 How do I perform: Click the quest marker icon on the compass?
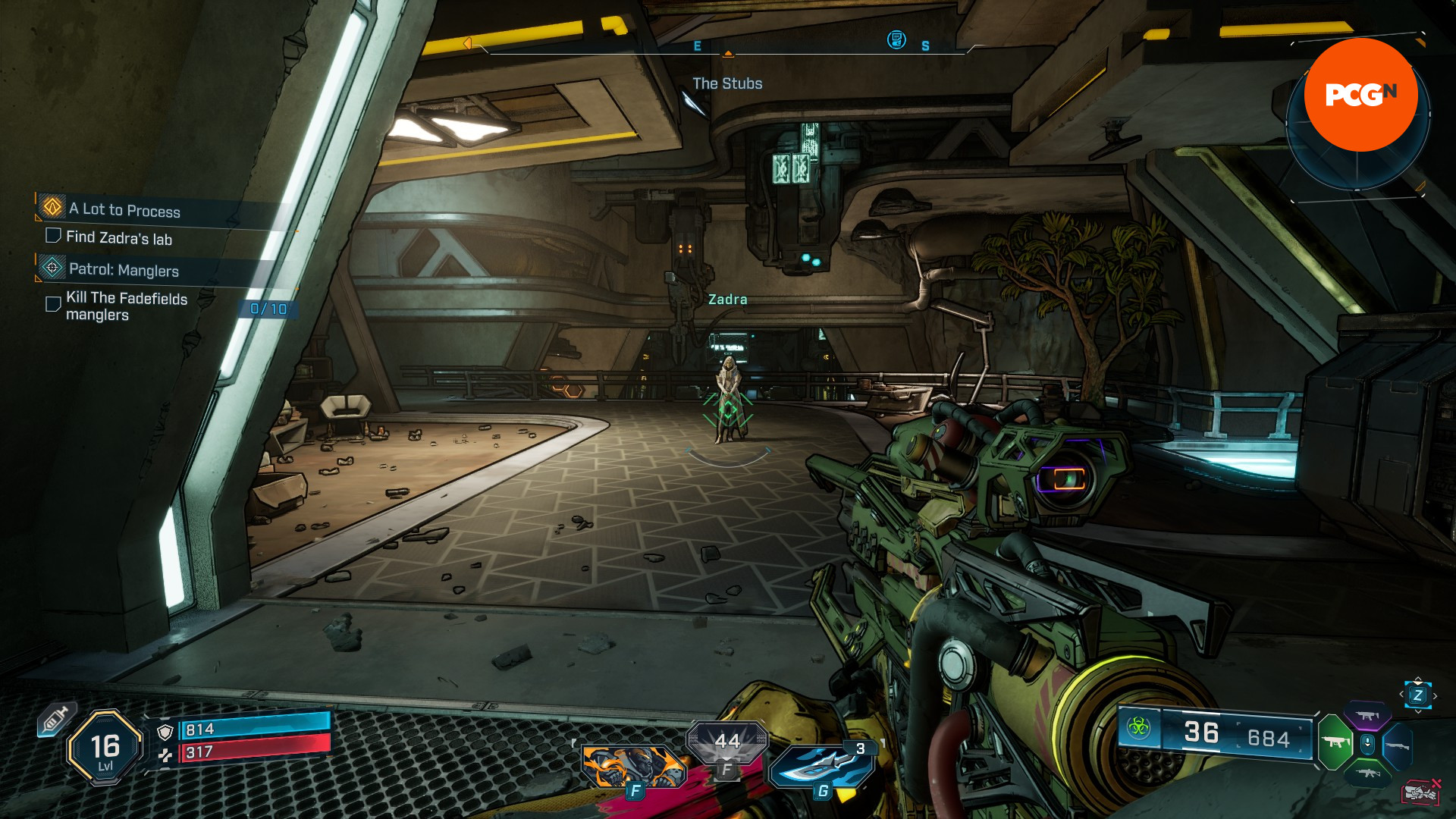896,39
